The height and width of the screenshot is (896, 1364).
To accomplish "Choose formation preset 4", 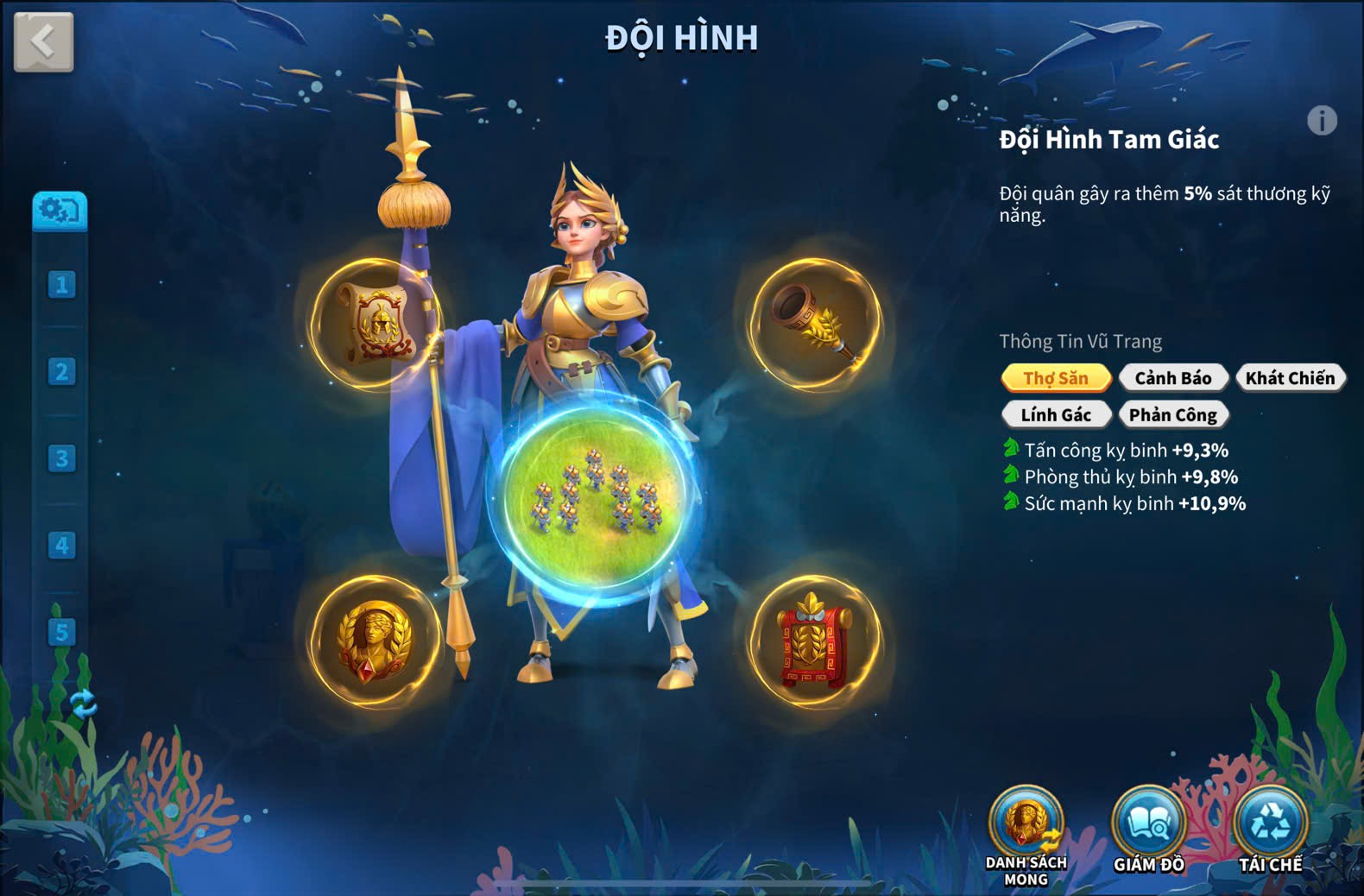I will (61, 546).
